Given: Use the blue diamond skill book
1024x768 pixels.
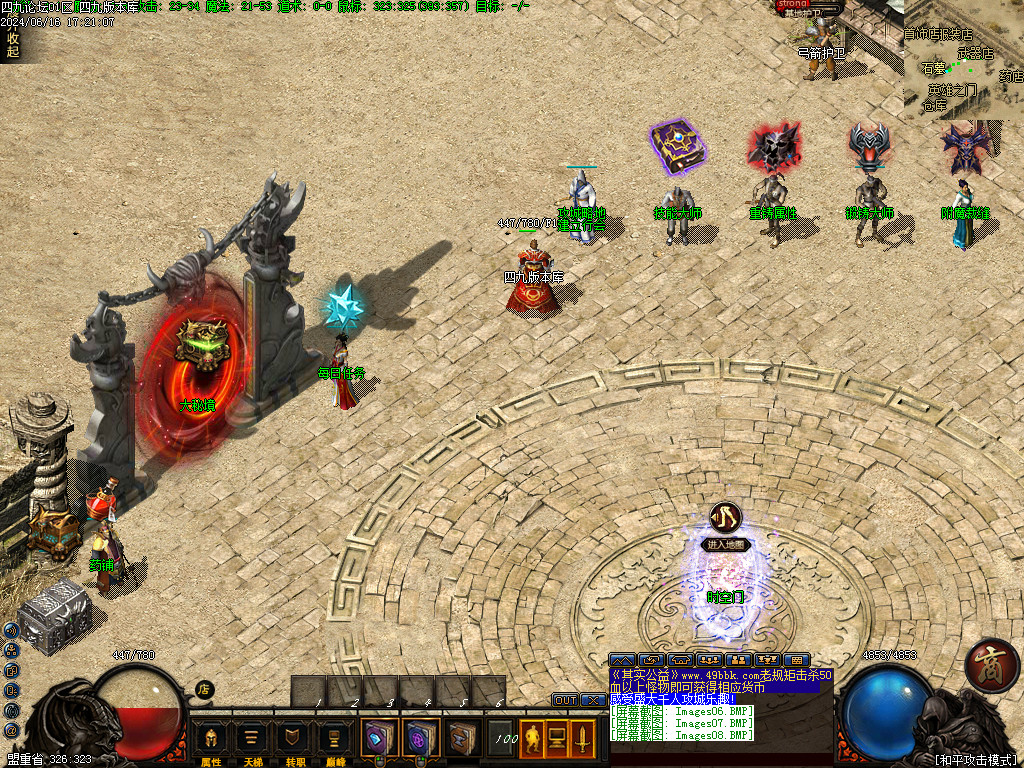Looking at the screenshot, I should (378, 738).
